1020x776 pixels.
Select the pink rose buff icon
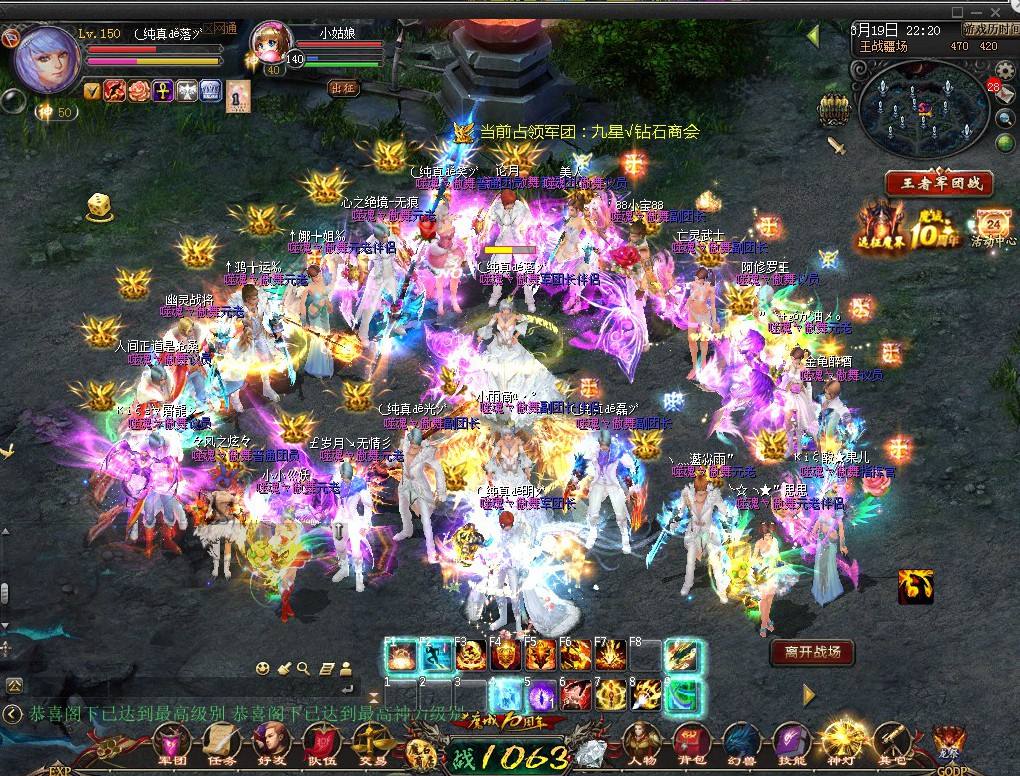click(138, 91)
